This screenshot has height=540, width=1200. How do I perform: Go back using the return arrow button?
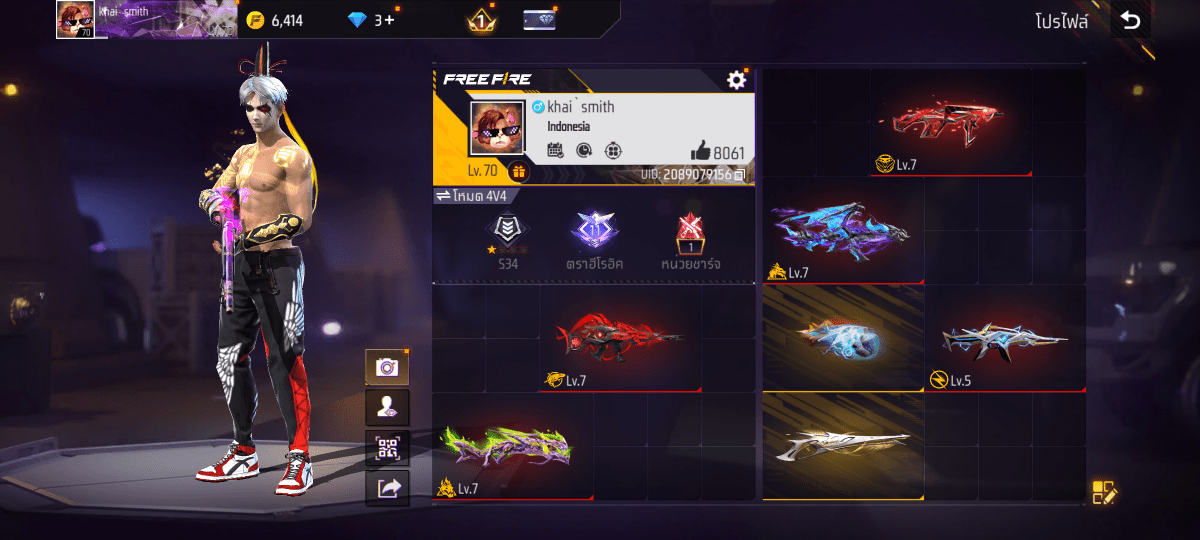[x=1131, y=20]
